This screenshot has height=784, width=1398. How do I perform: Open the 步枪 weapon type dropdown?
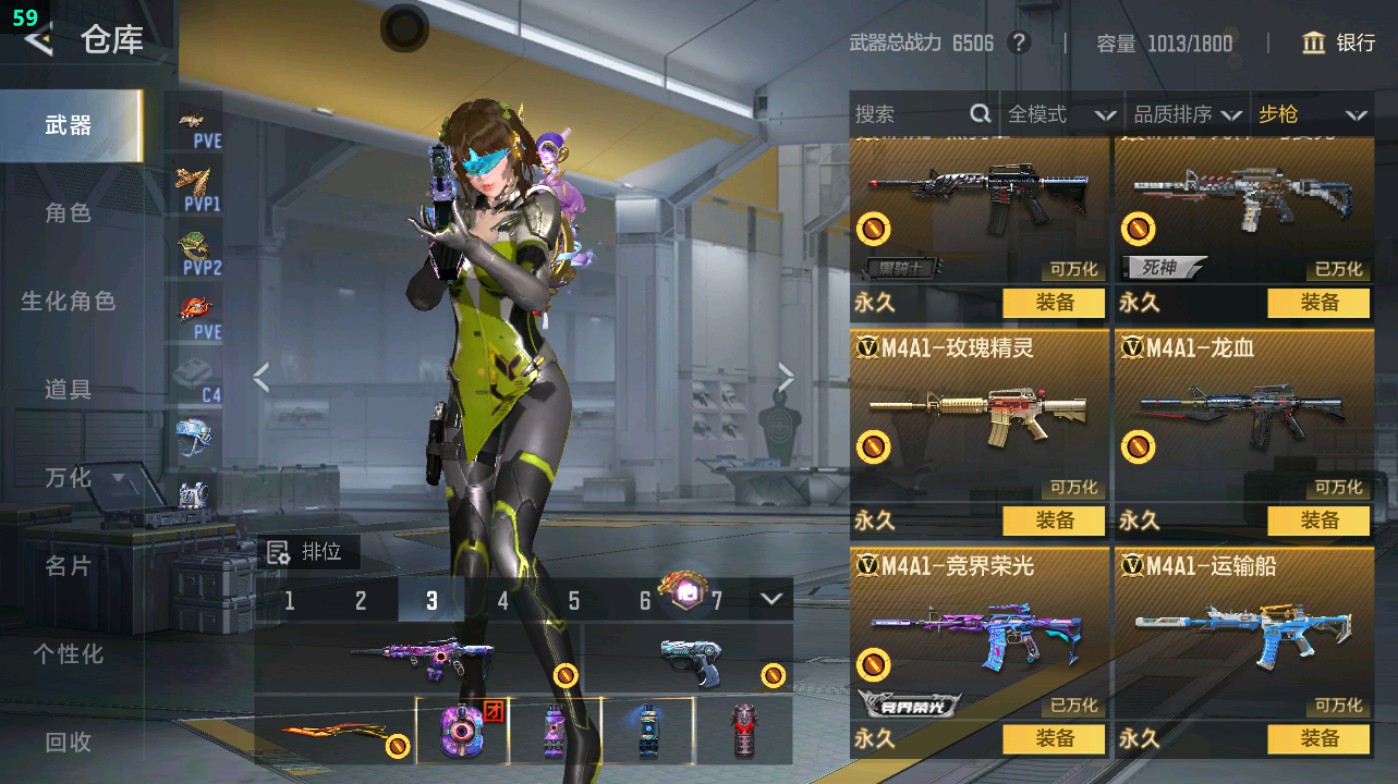pyautogui.click(x=1311, y=115)
